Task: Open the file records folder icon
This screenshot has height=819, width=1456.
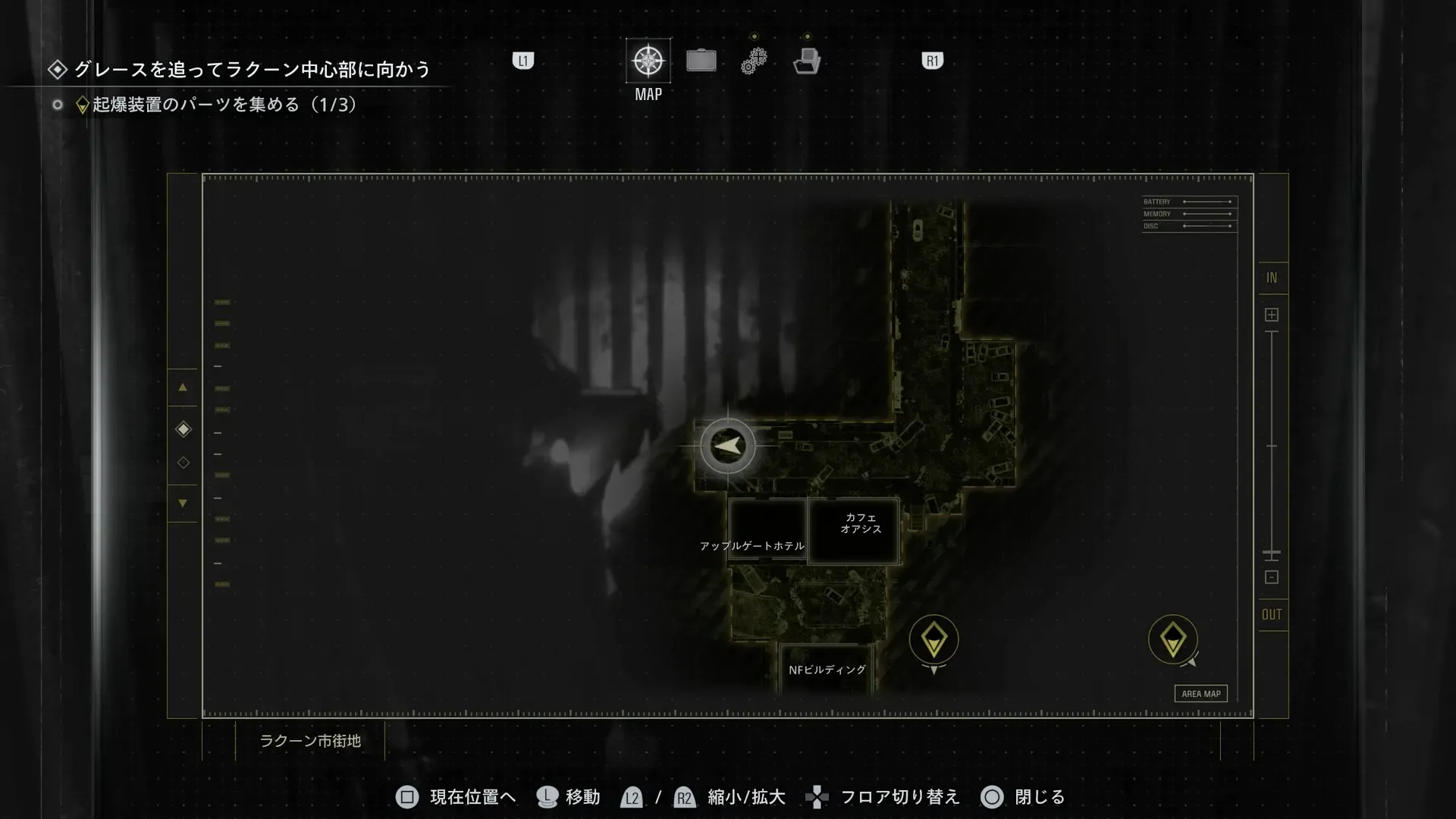Action: 808,60
